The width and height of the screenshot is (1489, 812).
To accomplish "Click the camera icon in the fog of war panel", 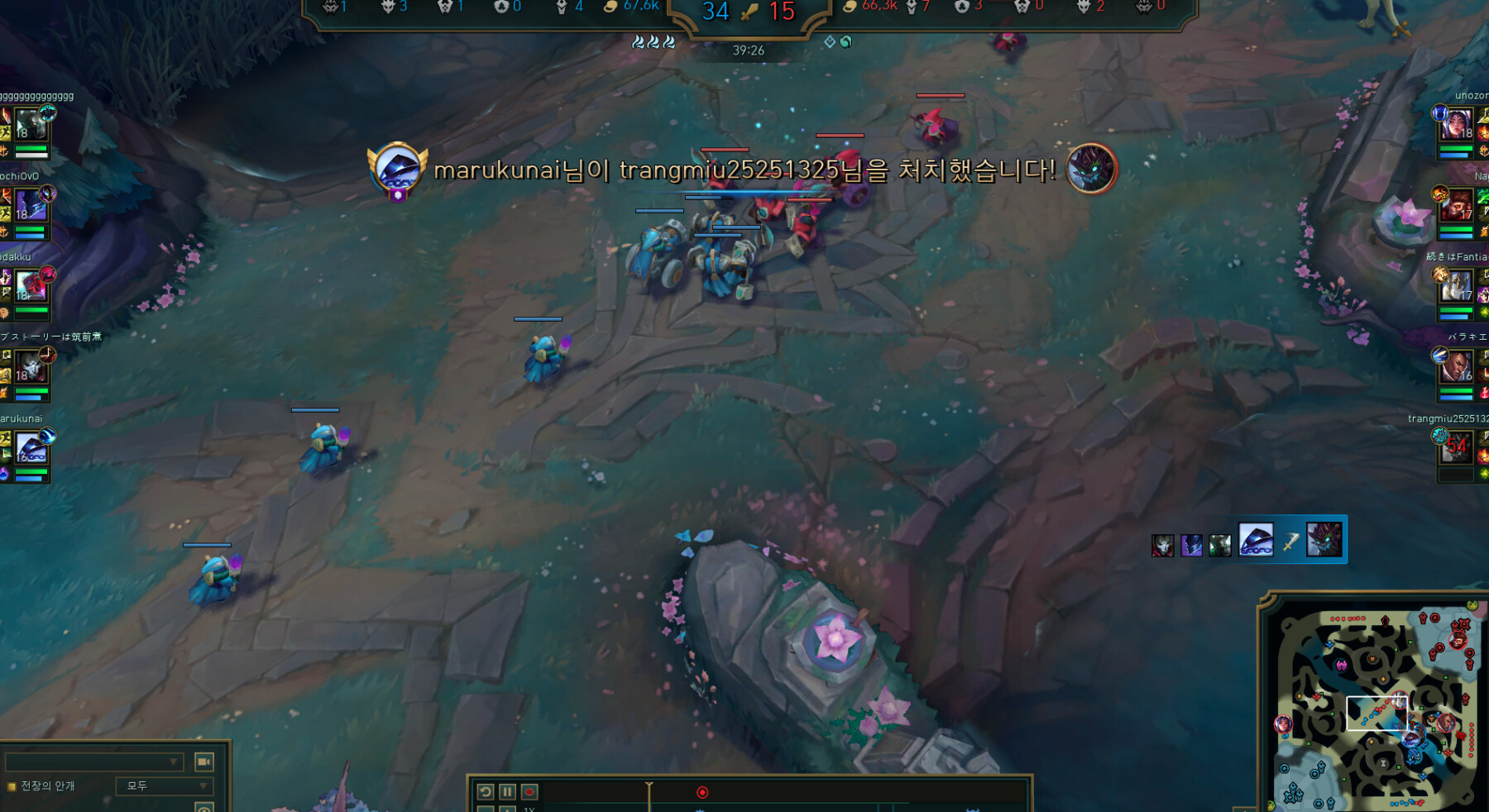I will 203,762.
